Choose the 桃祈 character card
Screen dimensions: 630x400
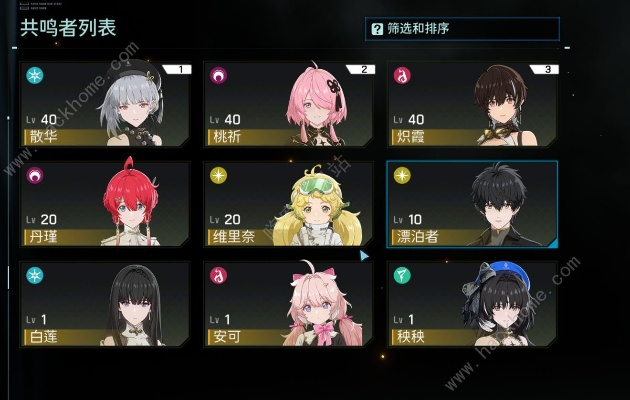point(288,105)
